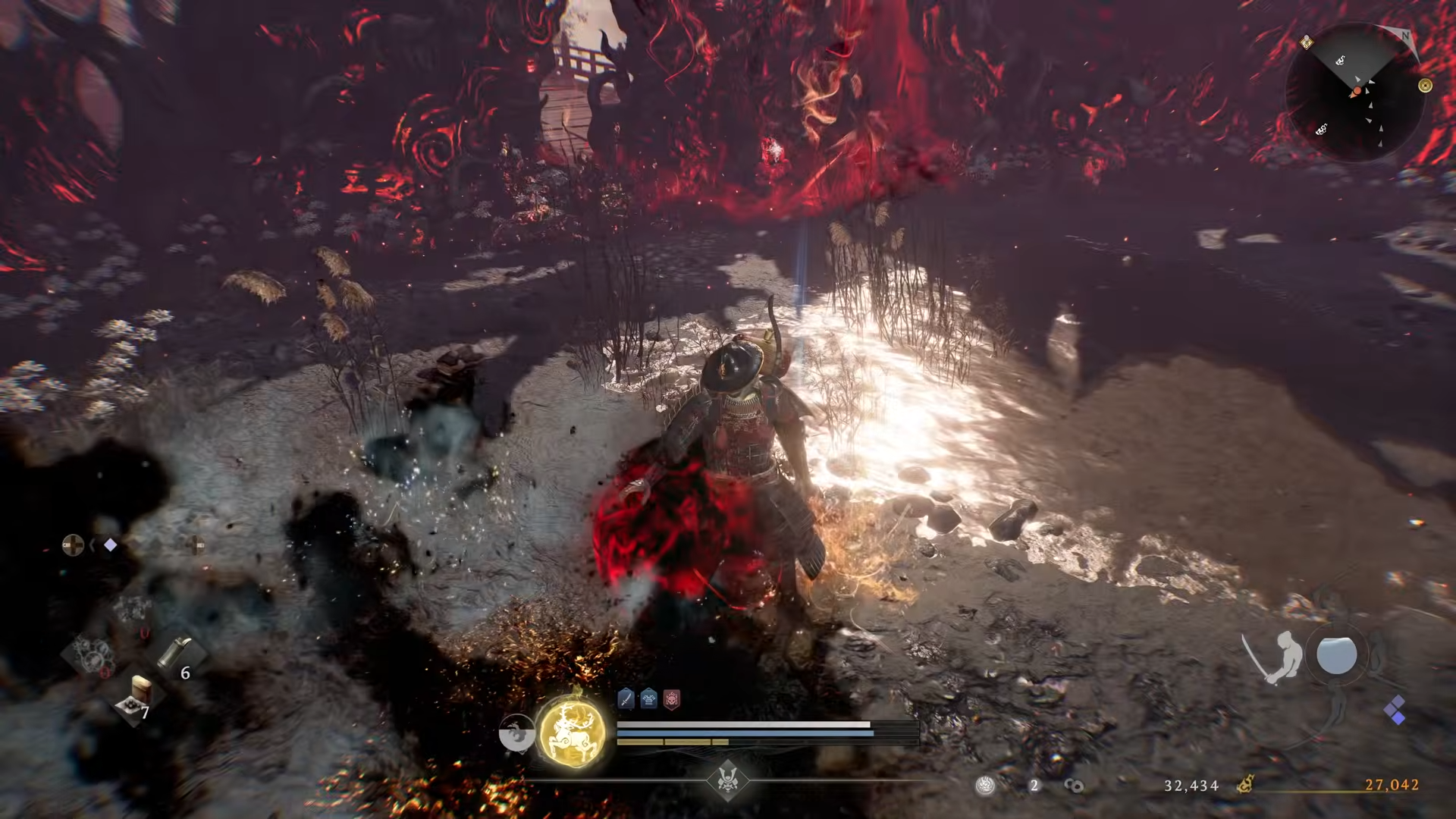
Task: Click the red flaming skull status icon
Action: 672,699
